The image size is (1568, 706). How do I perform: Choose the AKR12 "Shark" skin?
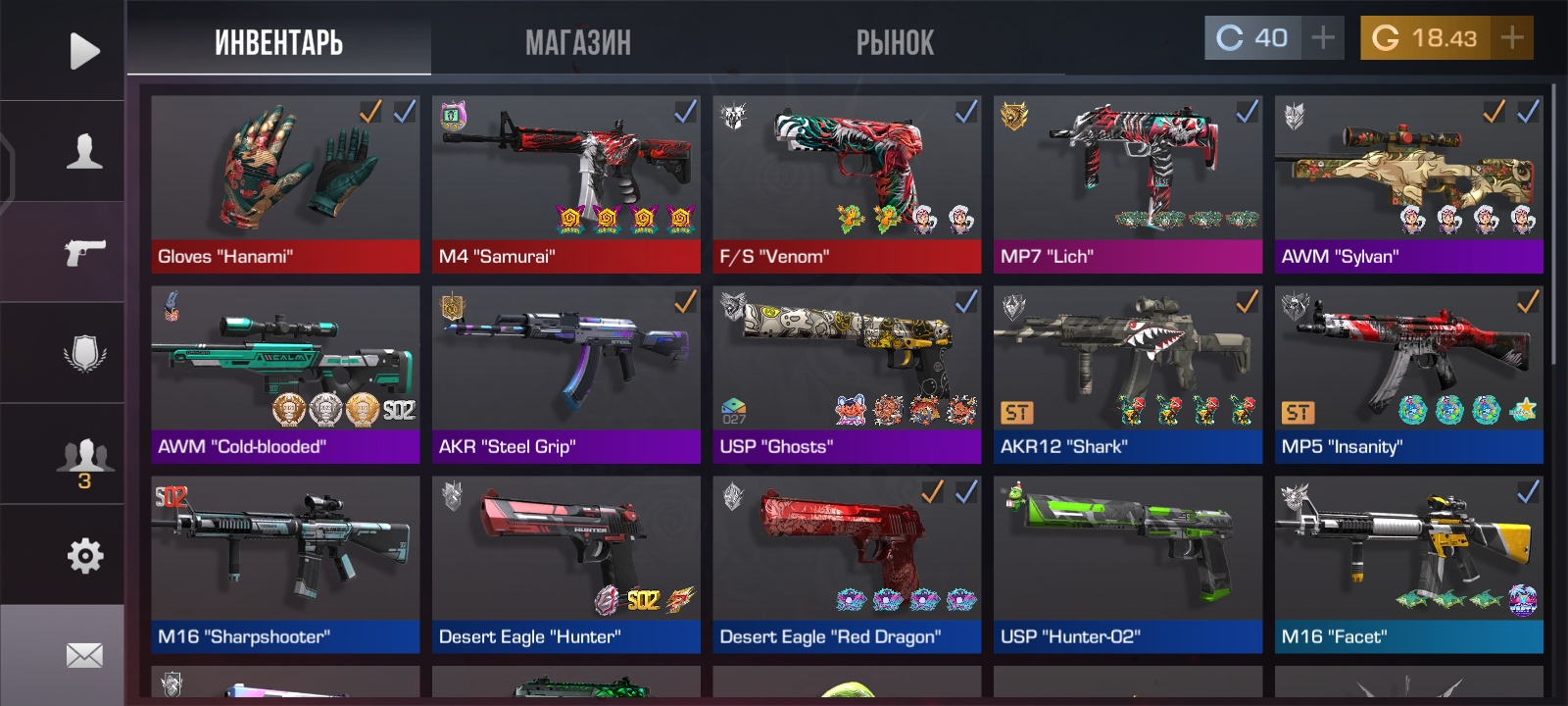(1128, 374)
